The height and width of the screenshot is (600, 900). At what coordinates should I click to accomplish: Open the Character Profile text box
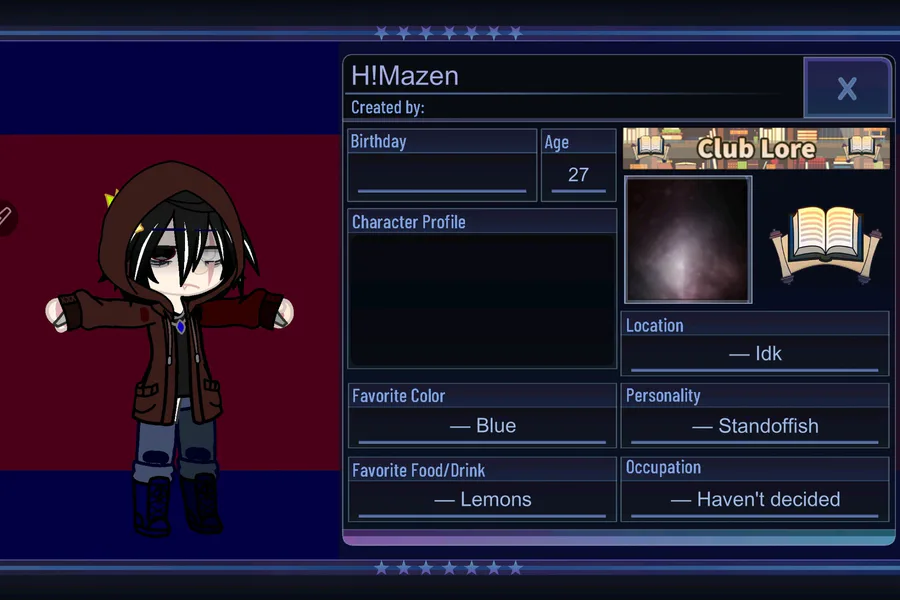pyautogui.click(x=481, y=300)
